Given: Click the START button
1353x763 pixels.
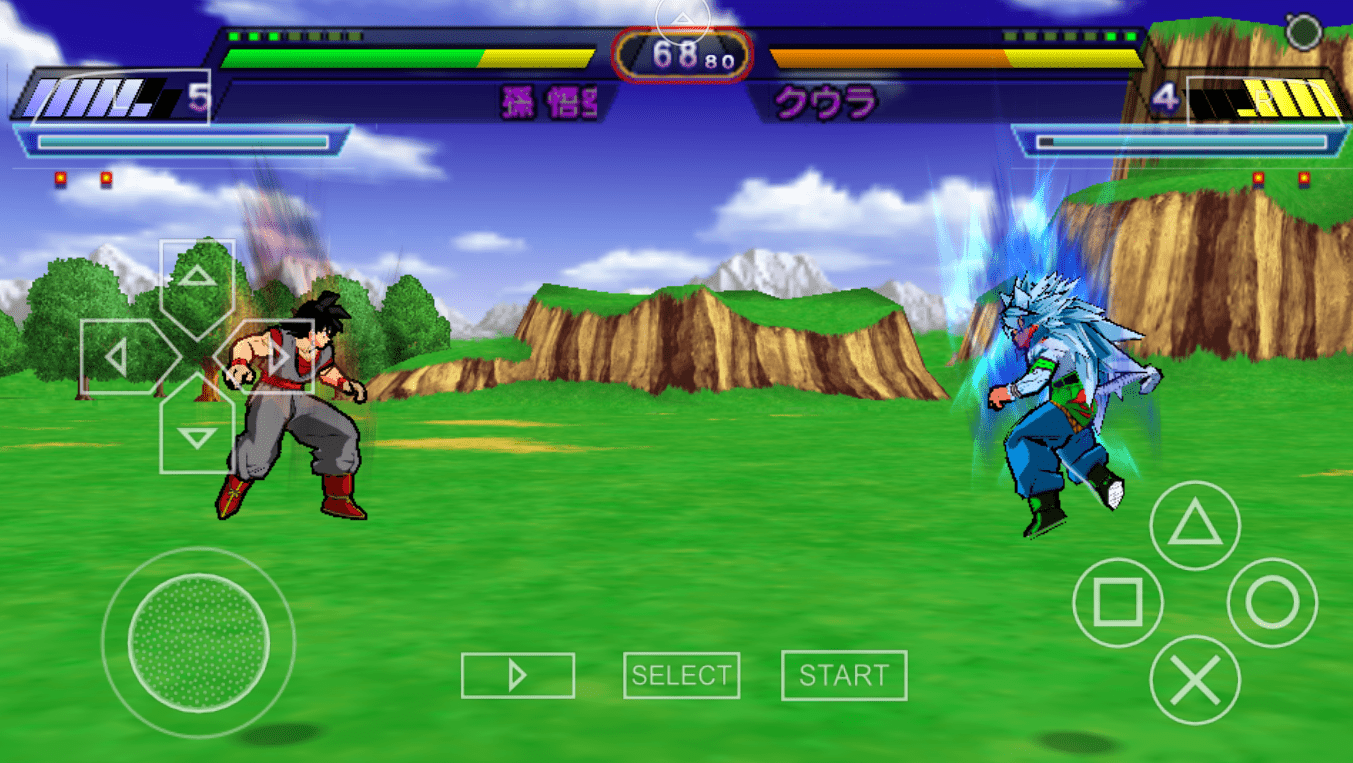Looking at the screenshot, I should (x=843, y=676).
